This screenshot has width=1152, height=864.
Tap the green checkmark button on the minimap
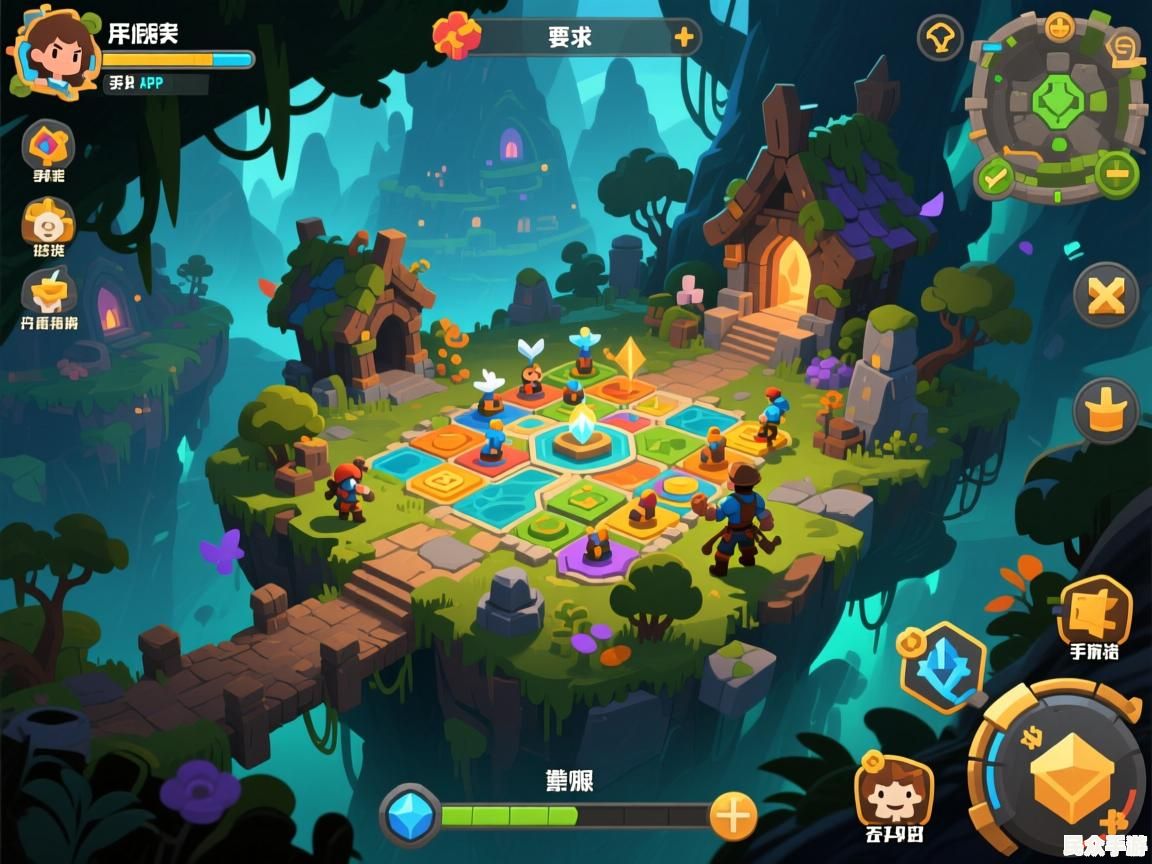point(995,178)
